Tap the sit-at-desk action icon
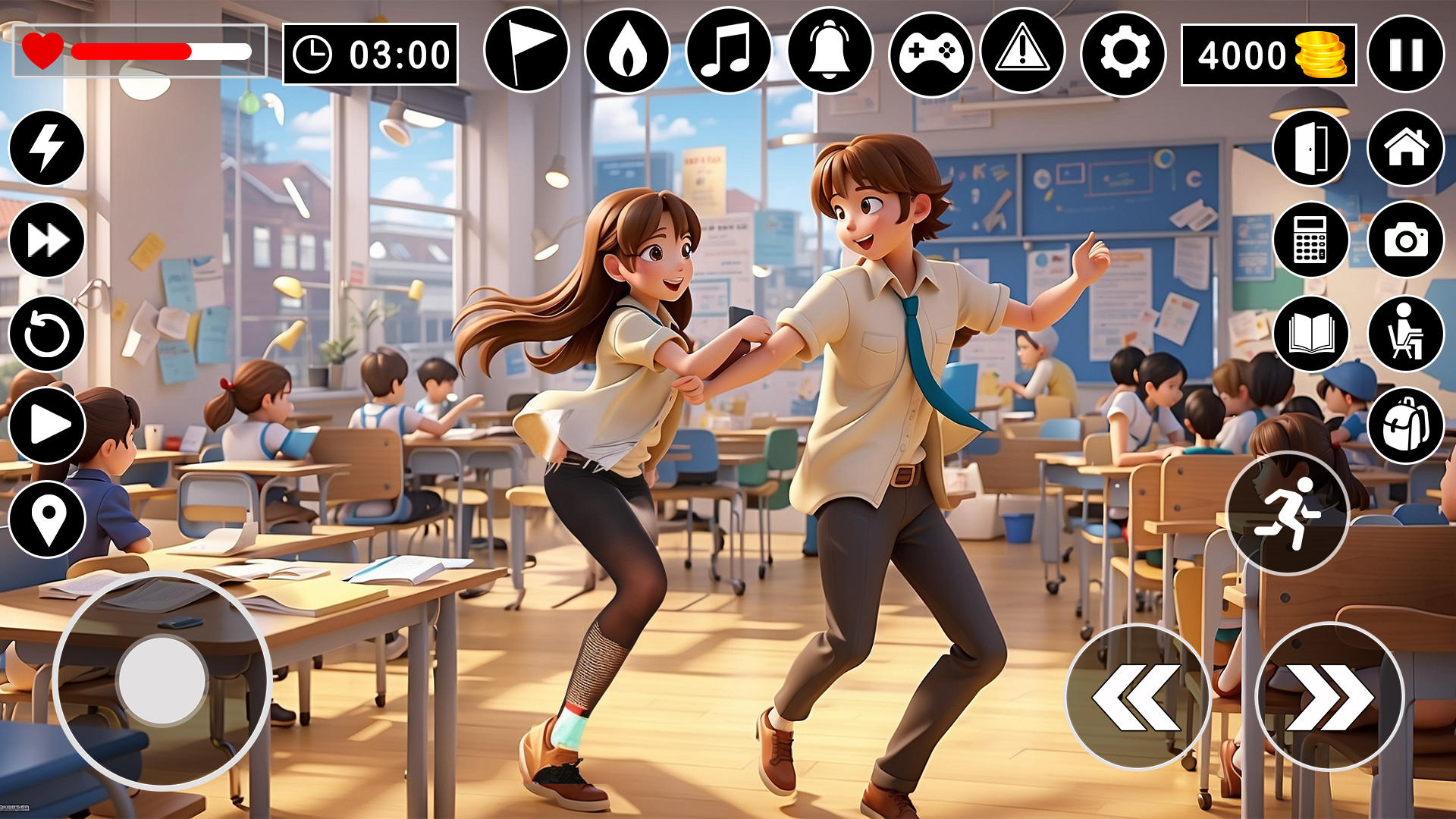The width and height of the screenshot is (1456, 819). pos(1409,334)
